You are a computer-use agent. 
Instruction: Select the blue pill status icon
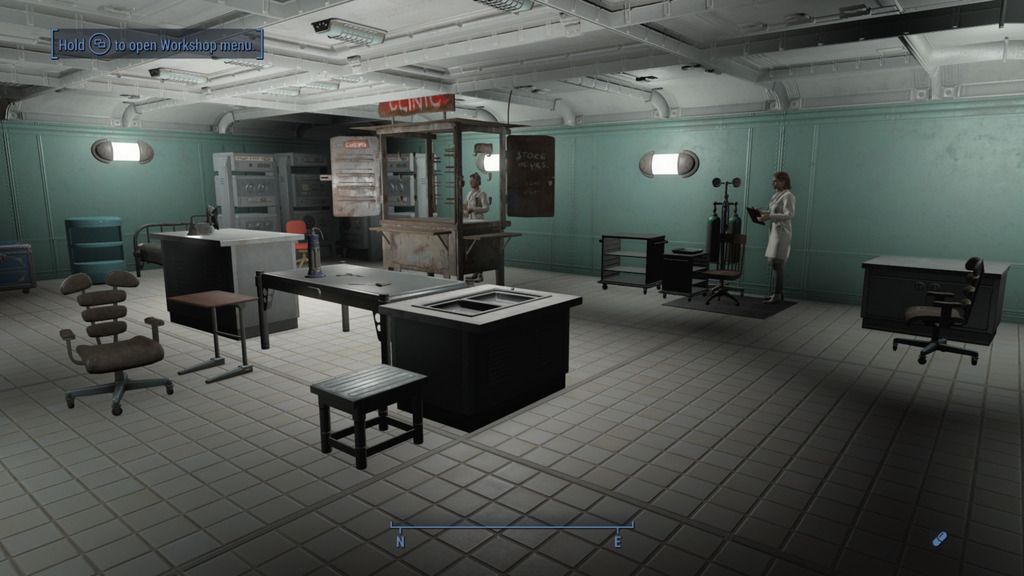point(938,539)
